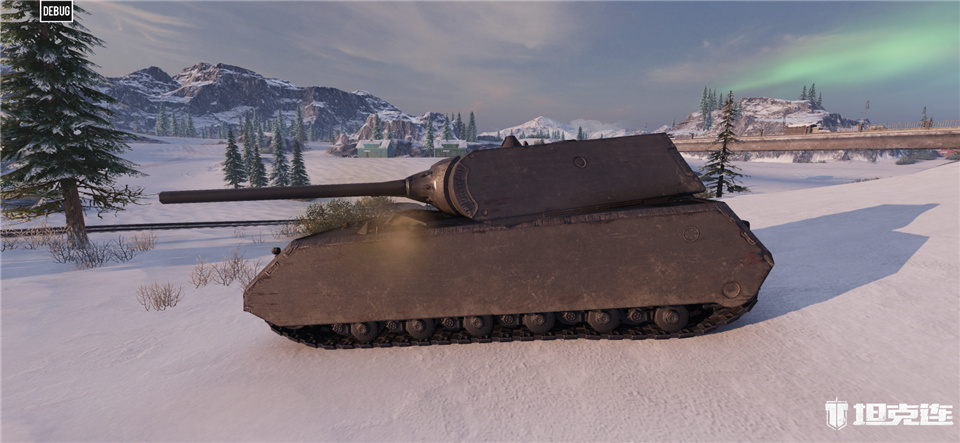Click the DEBUG label button
This screenshot has width=960, height=443.
pos(56,11)
